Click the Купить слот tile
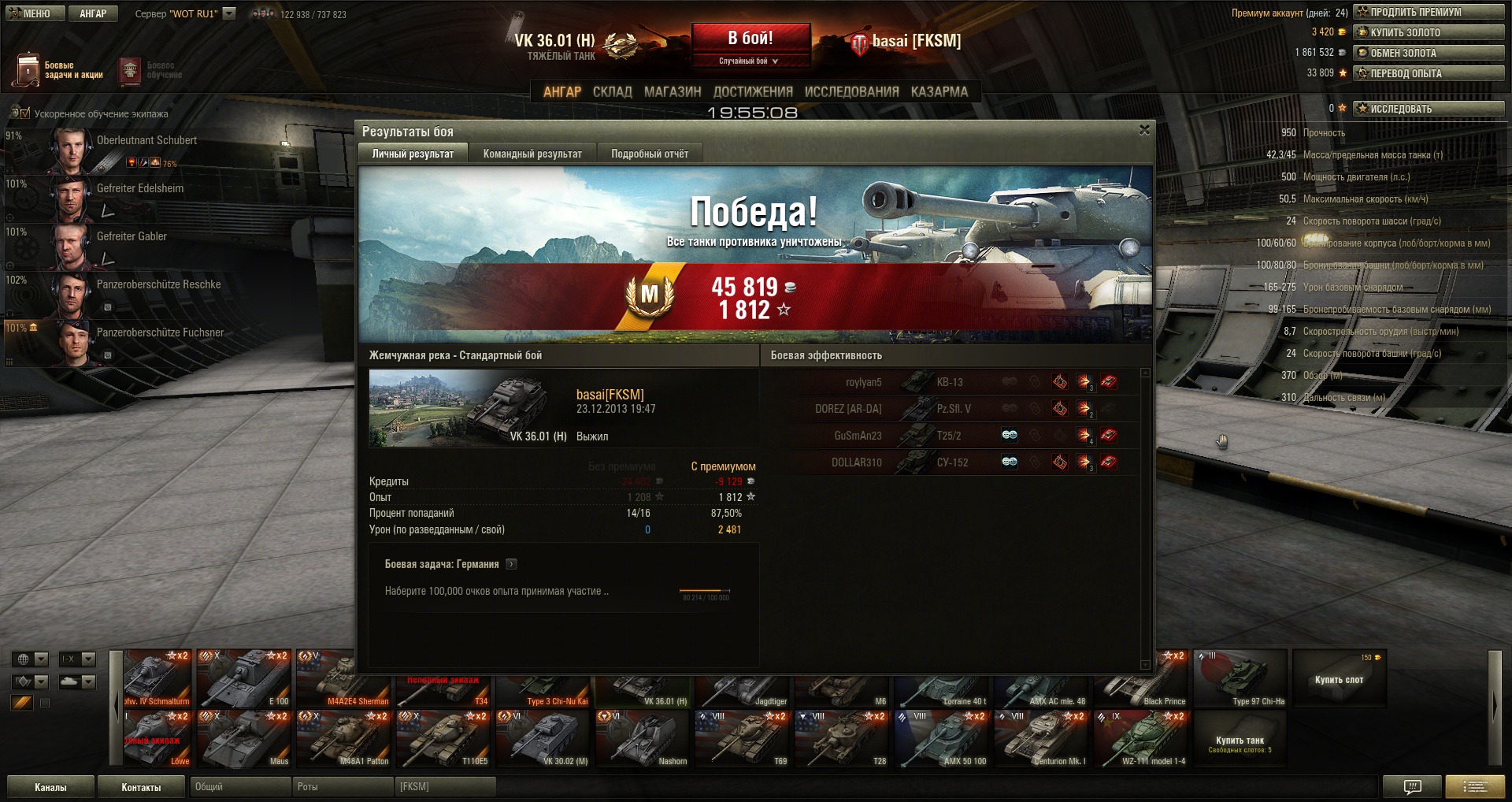 pyautogui.click(x=1339, y=679)
